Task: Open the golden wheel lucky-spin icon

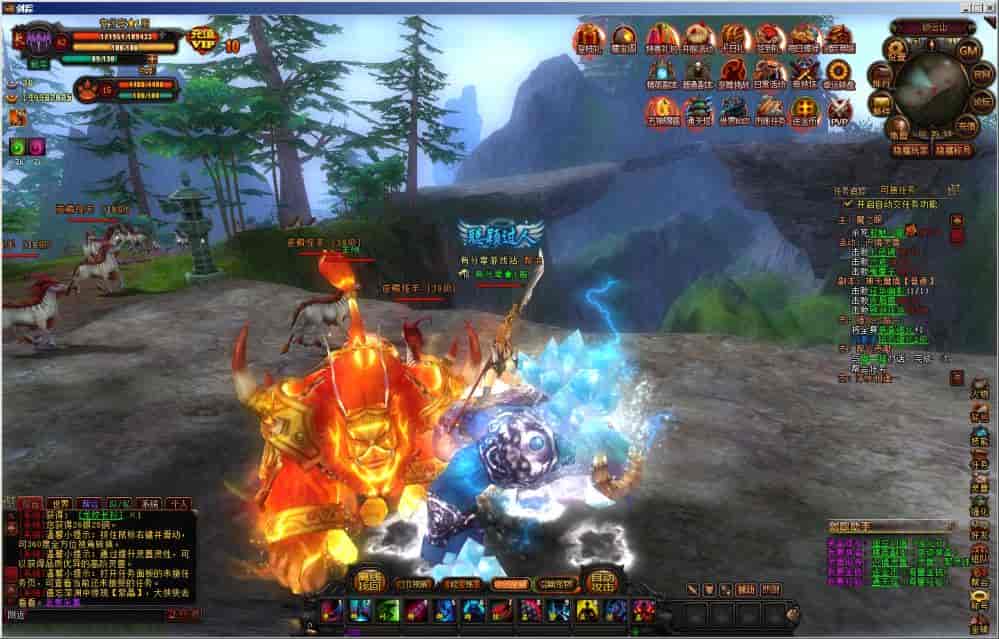Action: click(839, 72)
